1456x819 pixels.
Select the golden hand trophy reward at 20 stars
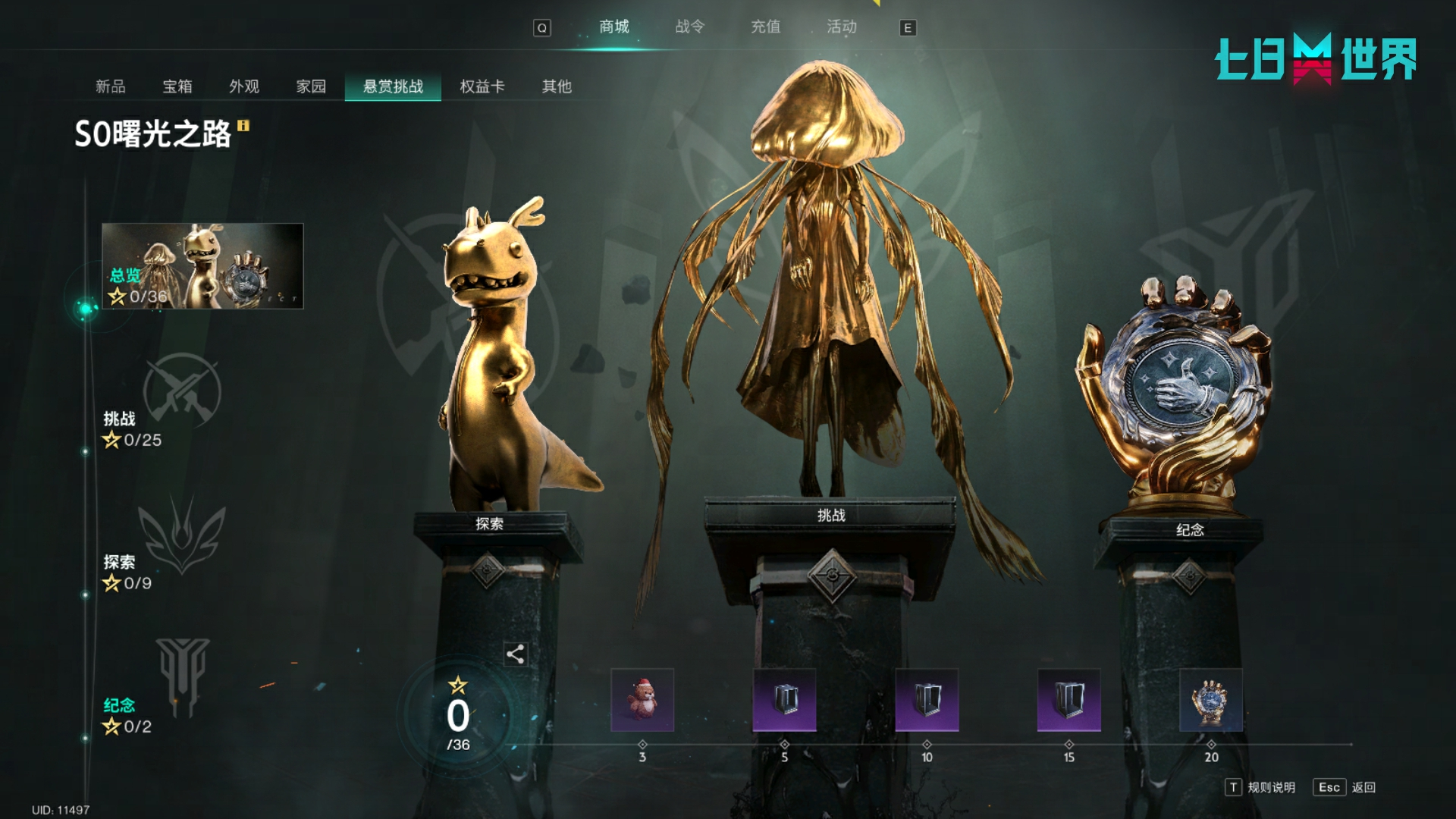[1211, 700]
